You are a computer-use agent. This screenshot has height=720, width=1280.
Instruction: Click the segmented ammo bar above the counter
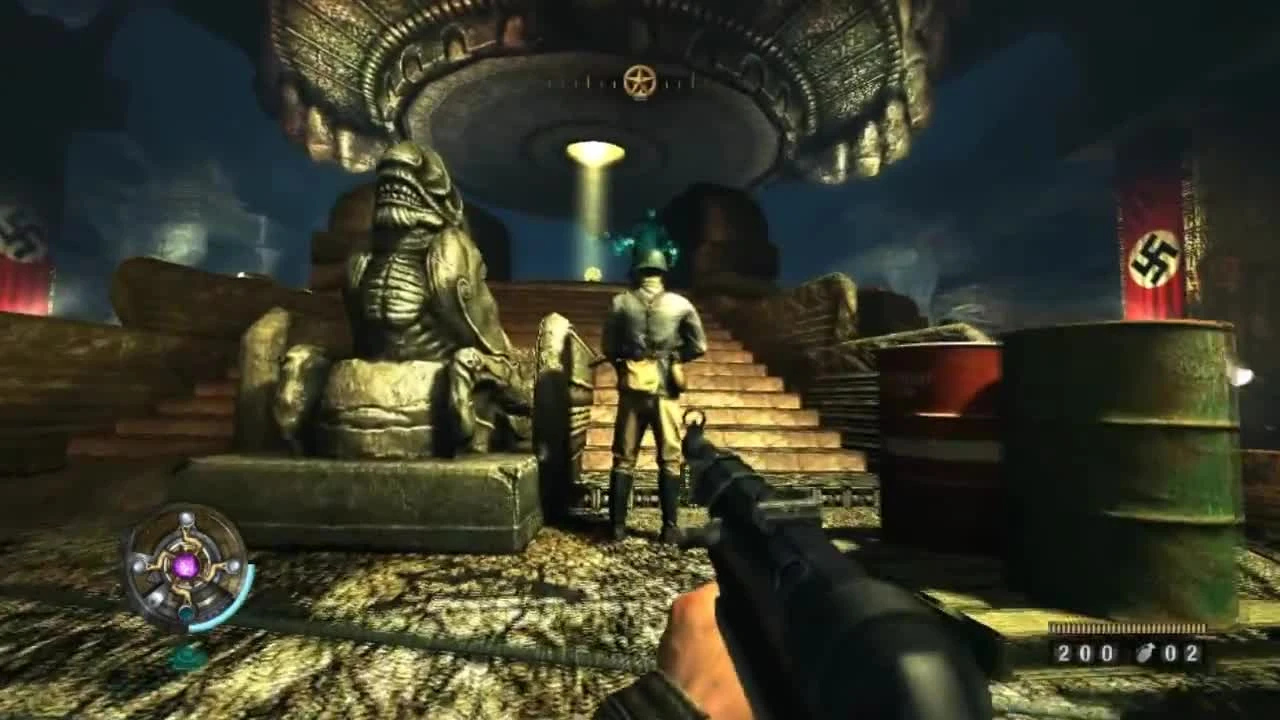1128,627
